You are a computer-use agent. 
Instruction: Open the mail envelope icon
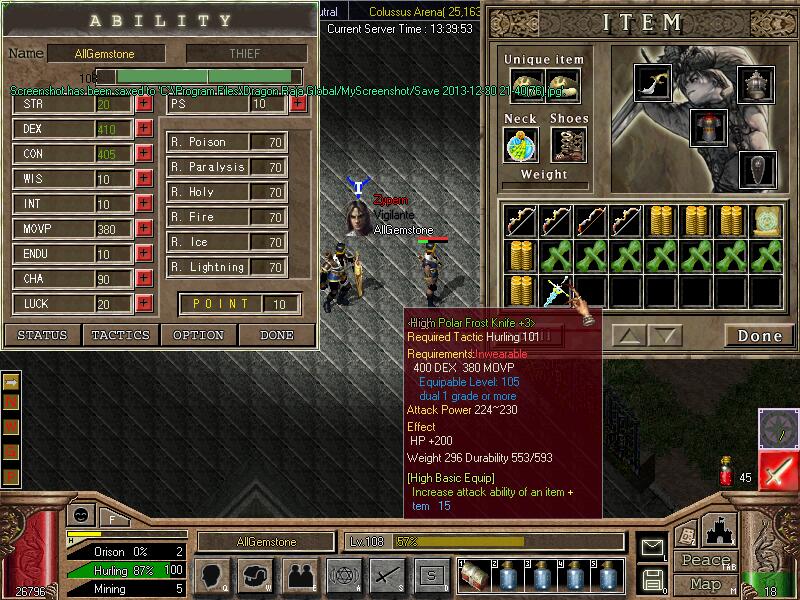pos(652,547)
